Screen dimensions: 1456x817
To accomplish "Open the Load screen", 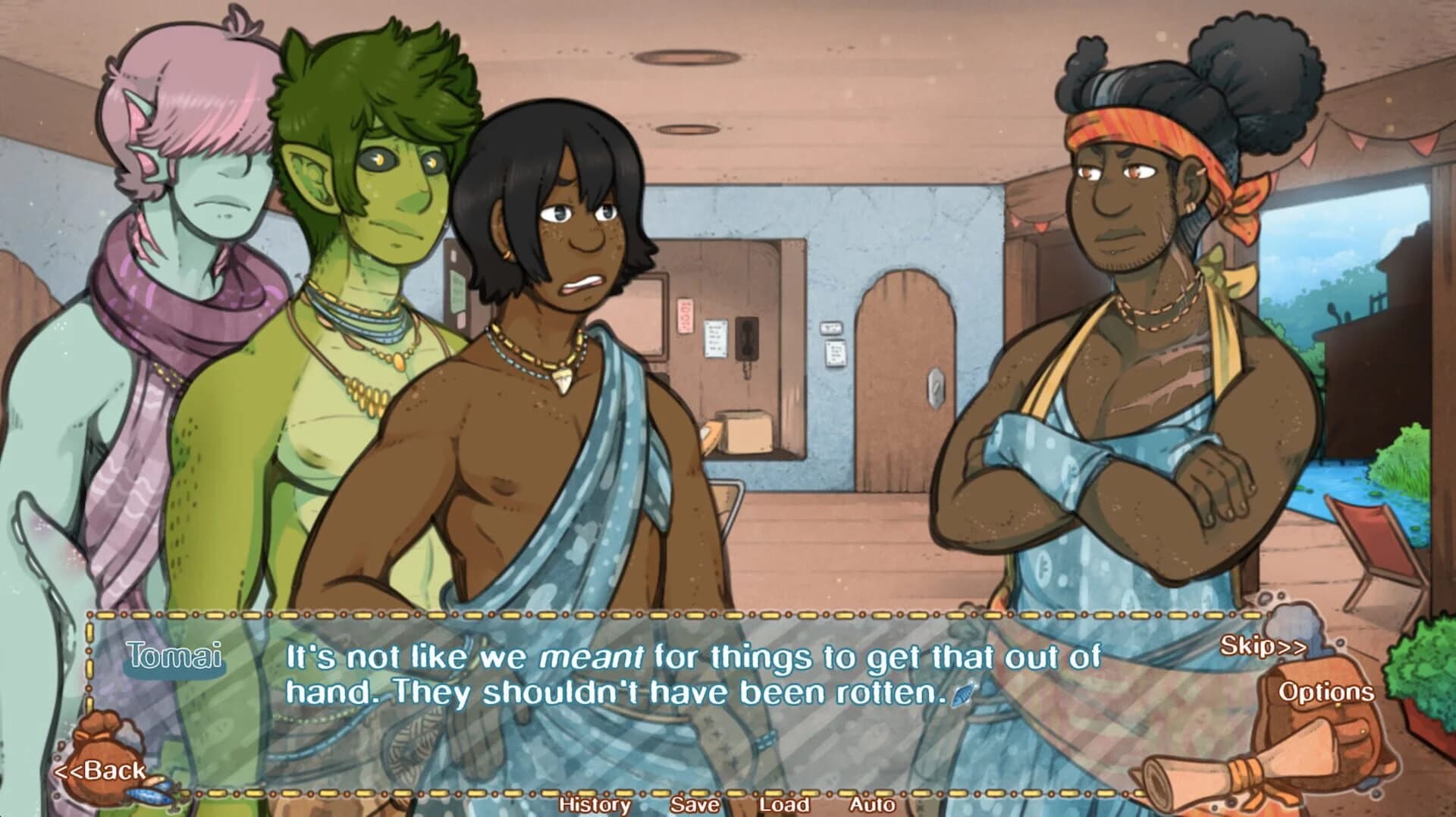I will click(x=784, y=806).
